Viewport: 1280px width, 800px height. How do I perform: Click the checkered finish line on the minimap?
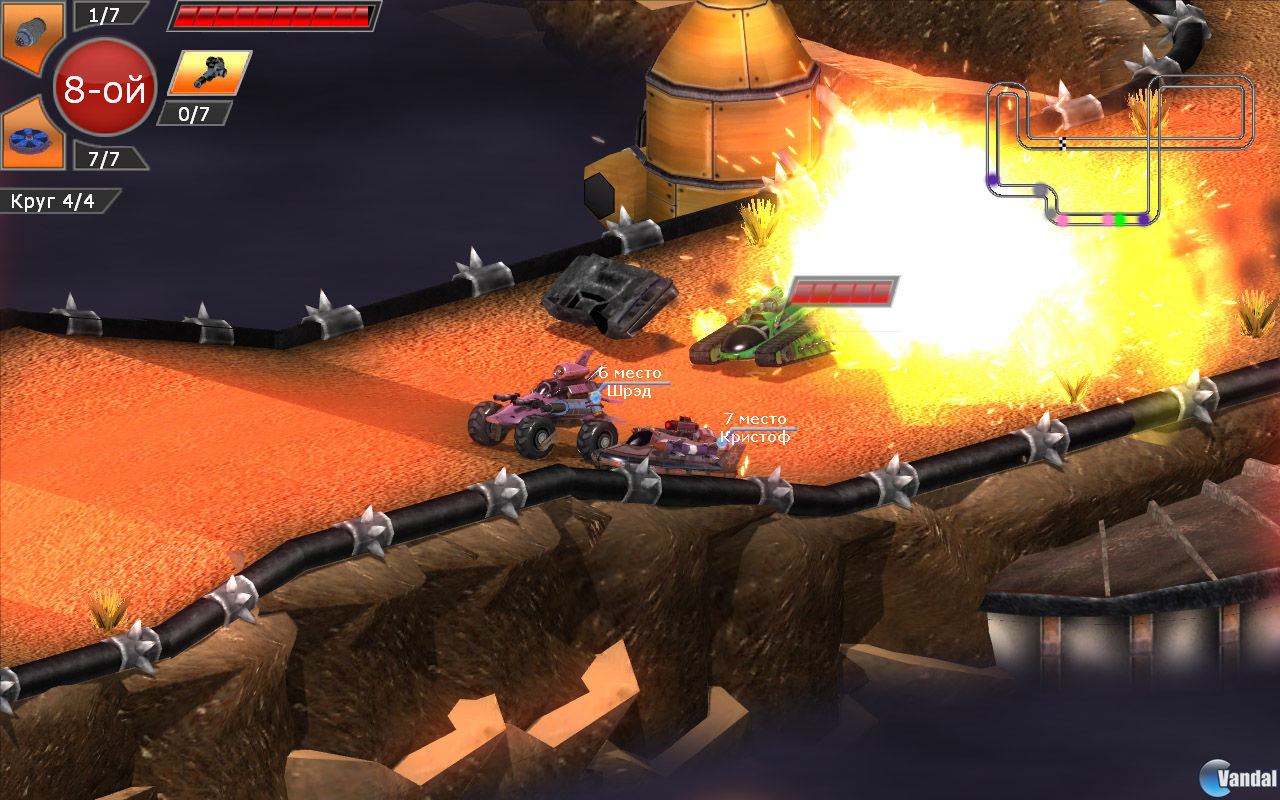tap(1063, 143)
